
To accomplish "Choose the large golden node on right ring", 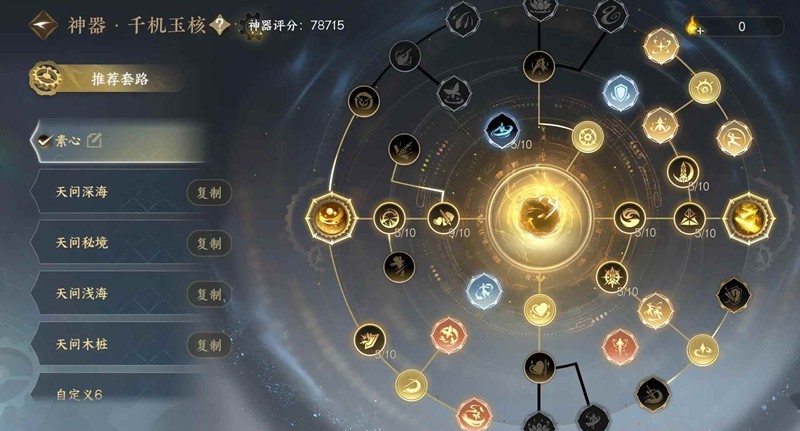I will (x=750, y=216).
